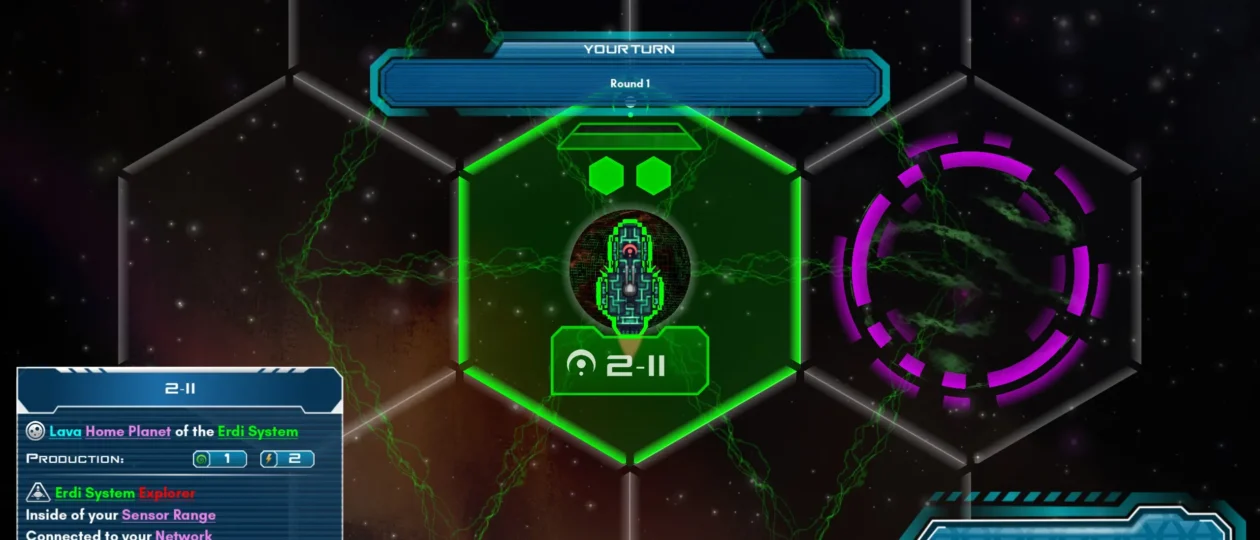Screen dimensions: 1260x540
Task: Choose the hex with the purple dashed ring
Action: [x=972, y=270]
